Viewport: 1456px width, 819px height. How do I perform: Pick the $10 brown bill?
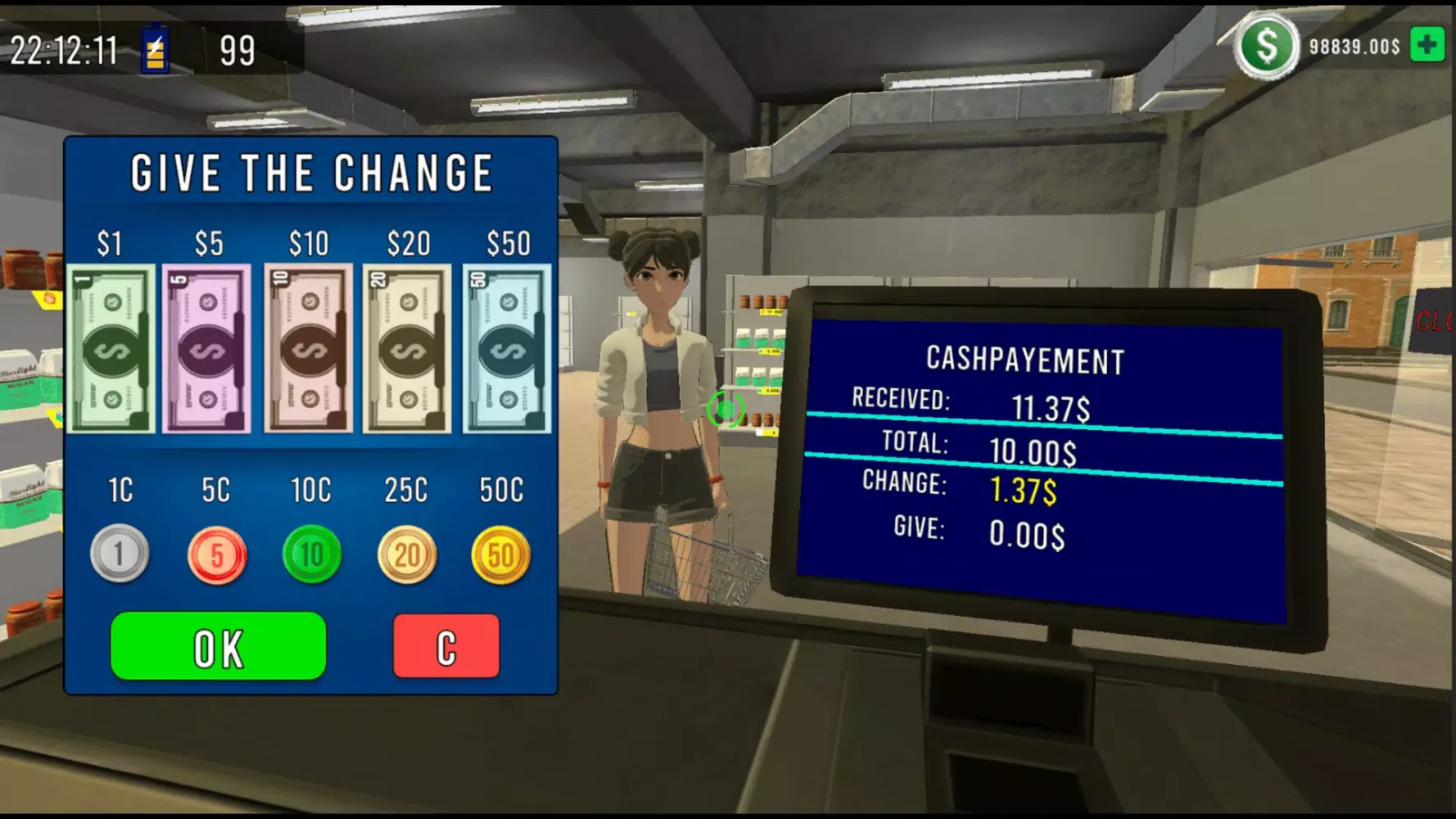[309, 349]
